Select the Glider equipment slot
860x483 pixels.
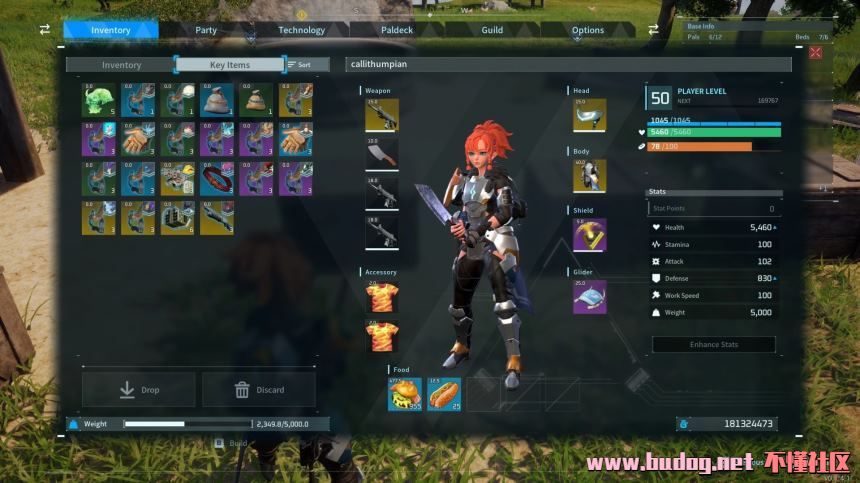point(589,296)
